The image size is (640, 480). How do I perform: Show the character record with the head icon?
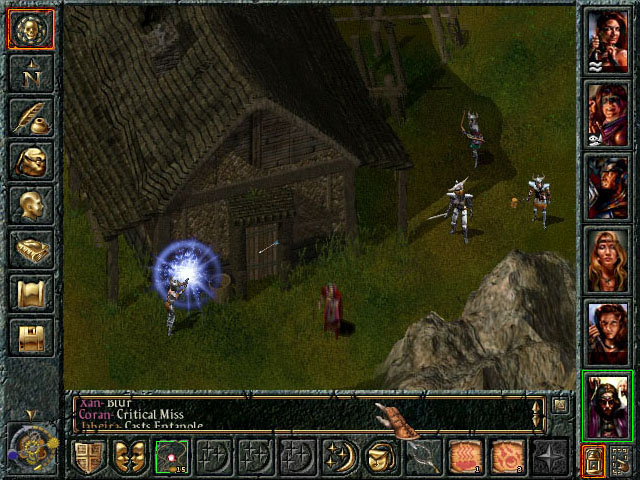coord(30,205)
